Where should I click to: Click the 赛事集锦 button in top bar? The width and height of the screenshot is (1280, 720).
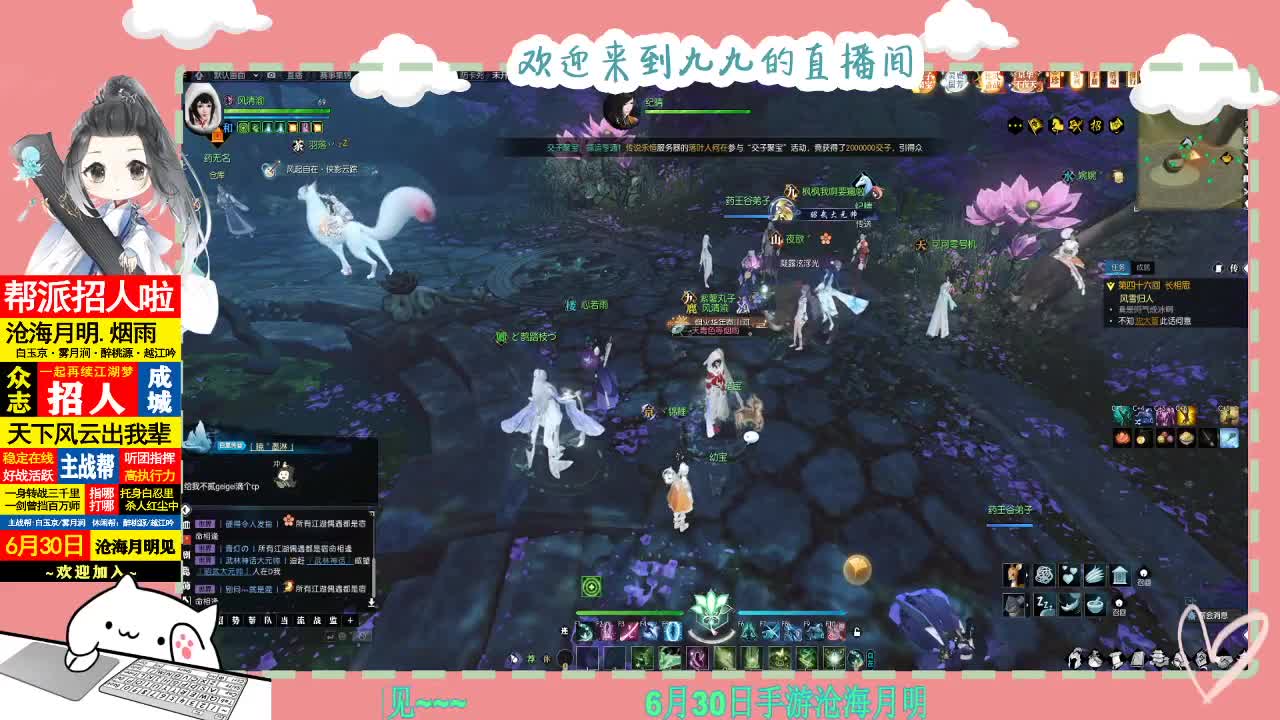tap(336, 75)
